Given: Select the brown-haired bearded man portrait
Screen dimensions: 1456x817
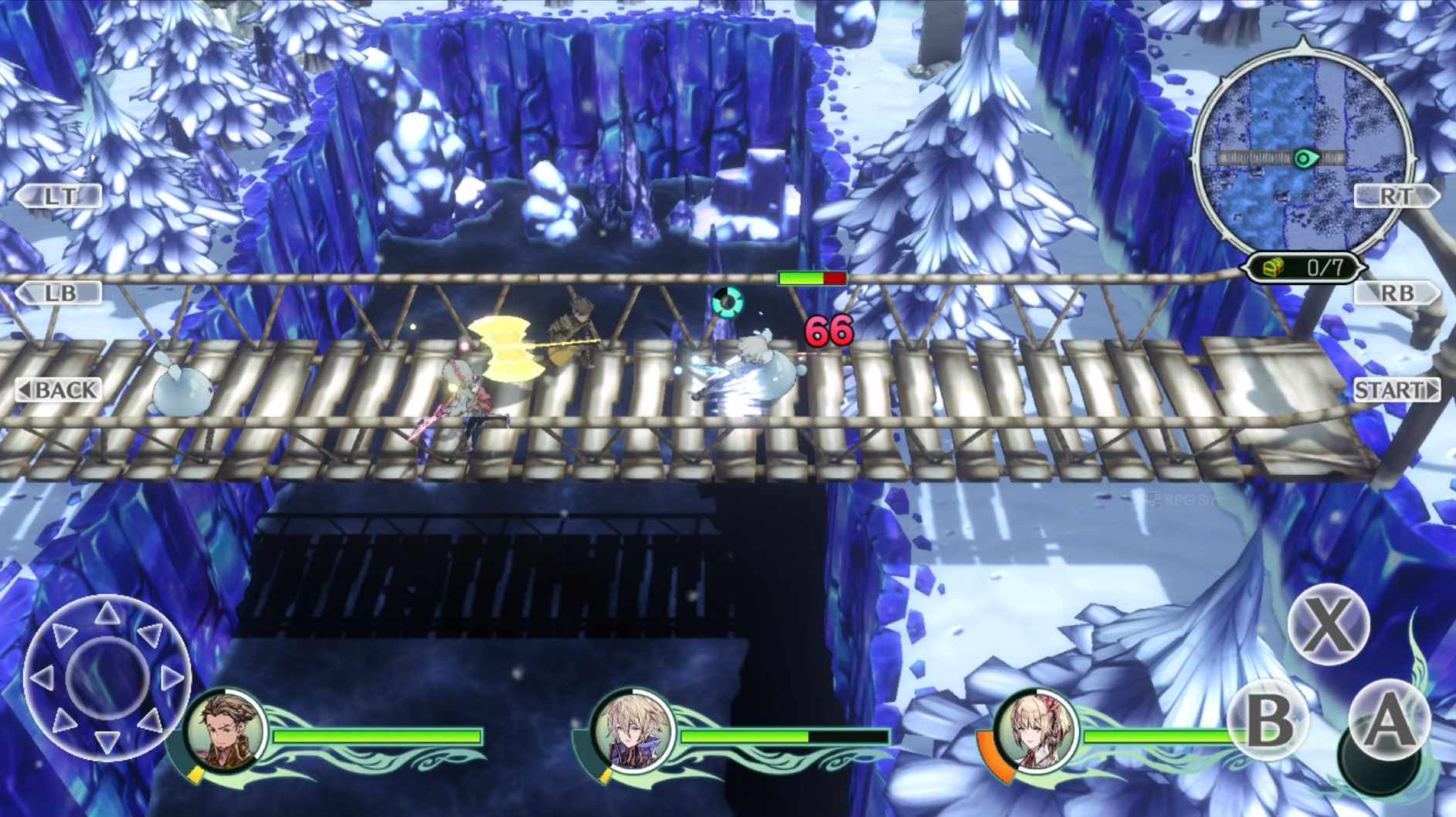Looking at the screenshot, I should pos(226,730).
